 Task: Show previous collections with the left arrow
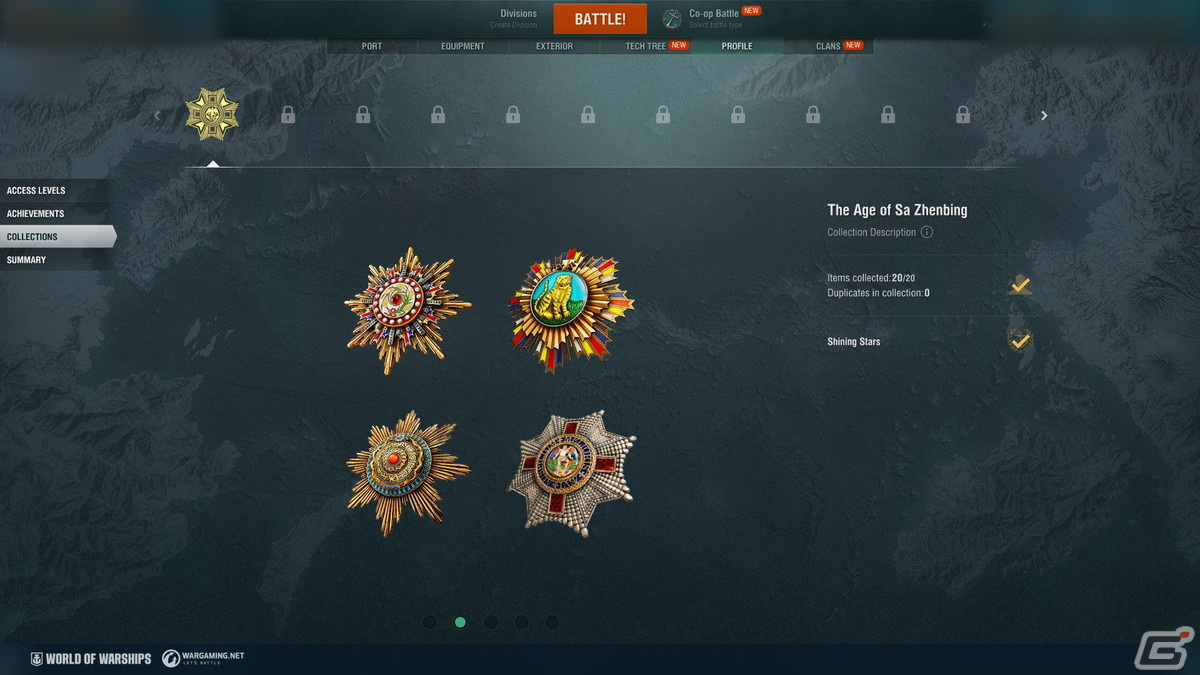[x=157, y=116]
